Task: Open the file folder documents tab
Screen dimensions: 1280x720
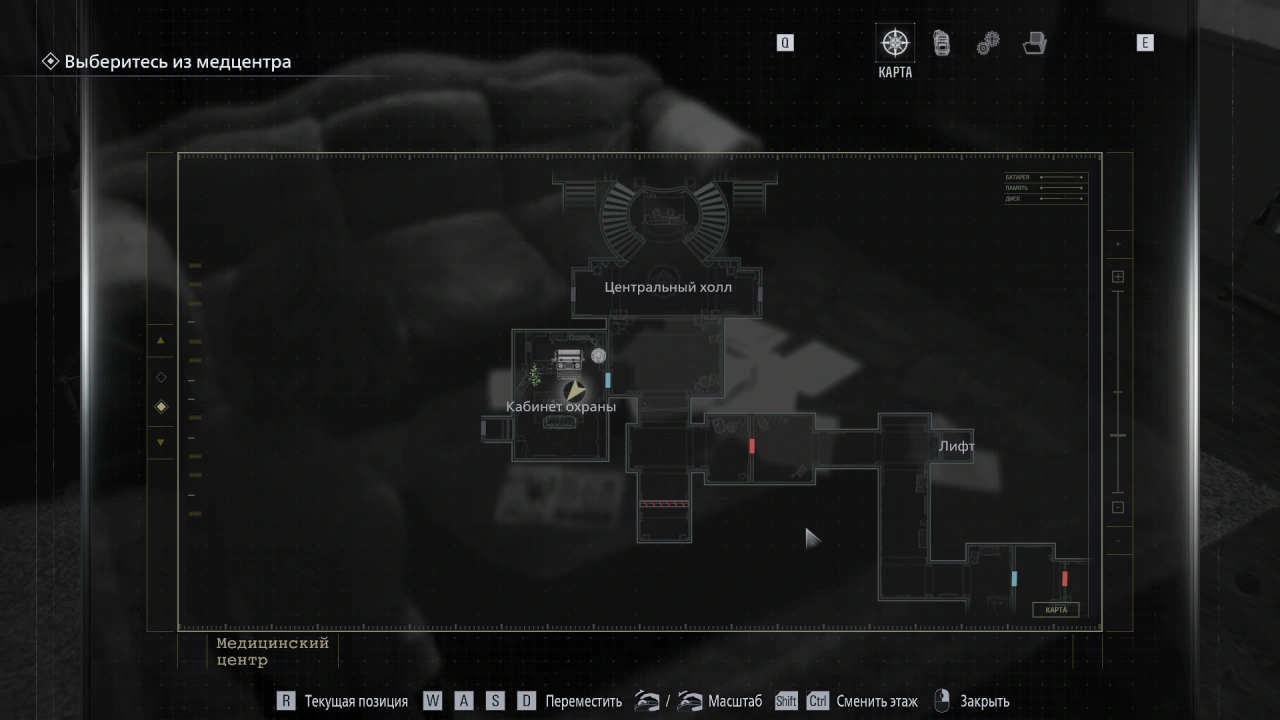Action: coord(1034,43)
